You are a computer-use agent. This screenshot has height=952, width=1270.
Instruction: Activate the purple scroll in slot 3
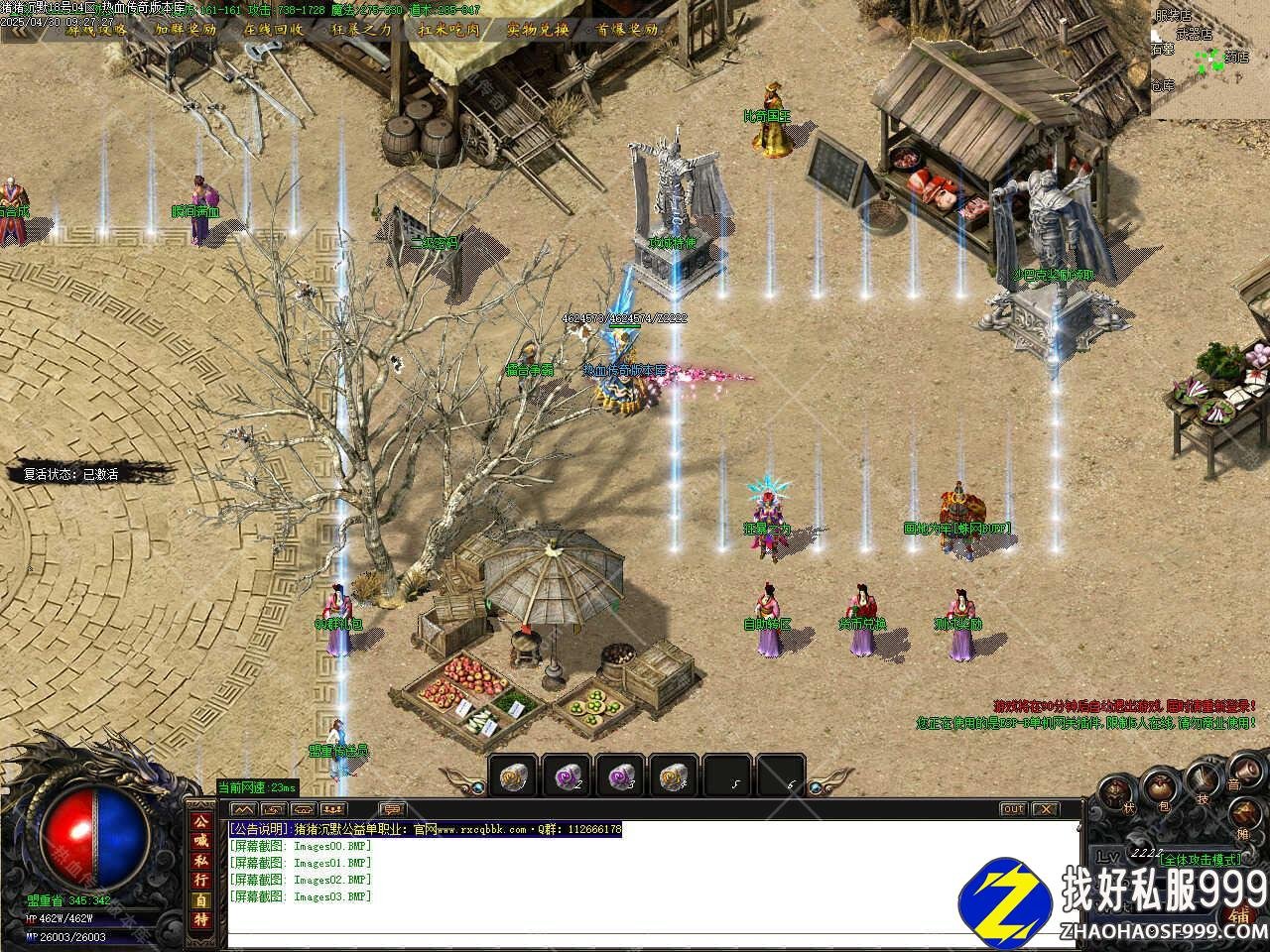coord(620,775)
